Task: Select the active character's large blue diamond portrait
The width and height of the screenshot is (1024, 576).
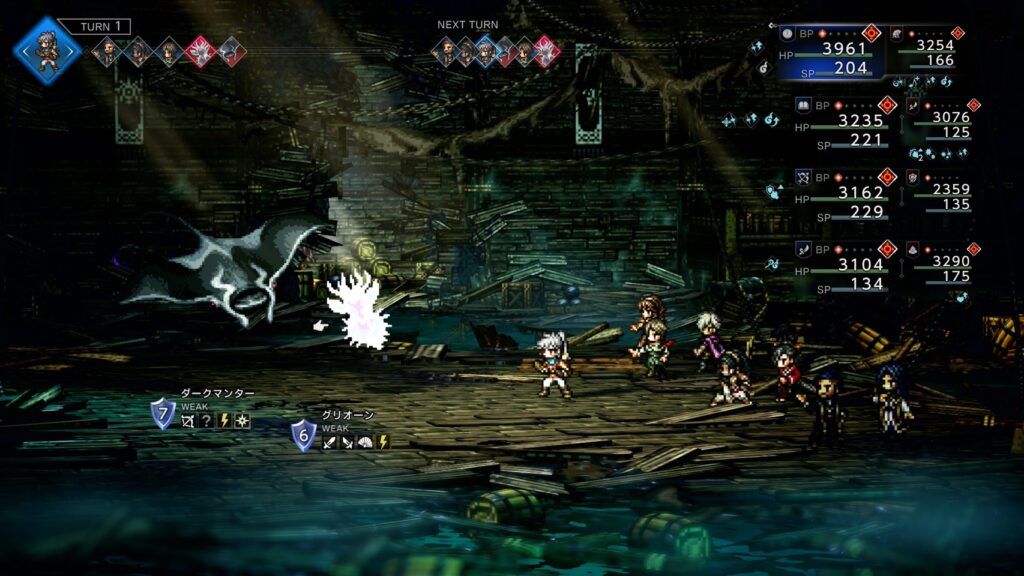Action: 46,50
